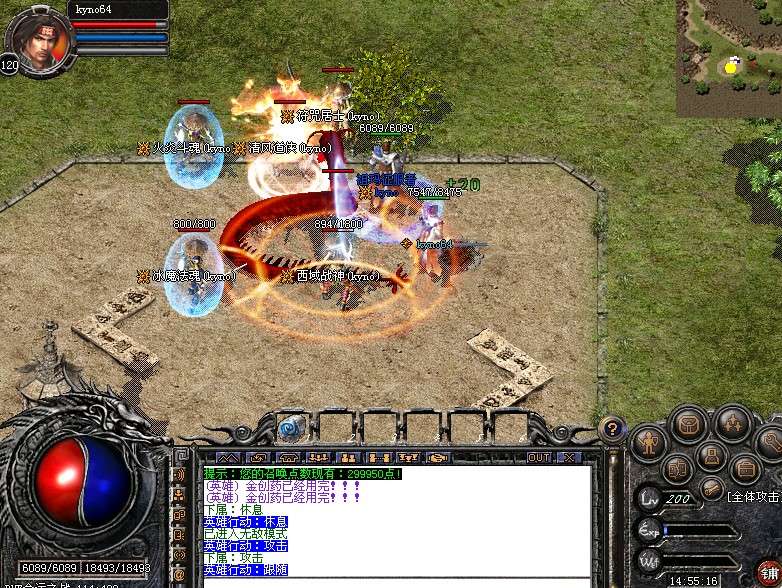Open the red shop button
This screenshot has height=588, width=782.
pyautogui.click(x=769, y=573)
